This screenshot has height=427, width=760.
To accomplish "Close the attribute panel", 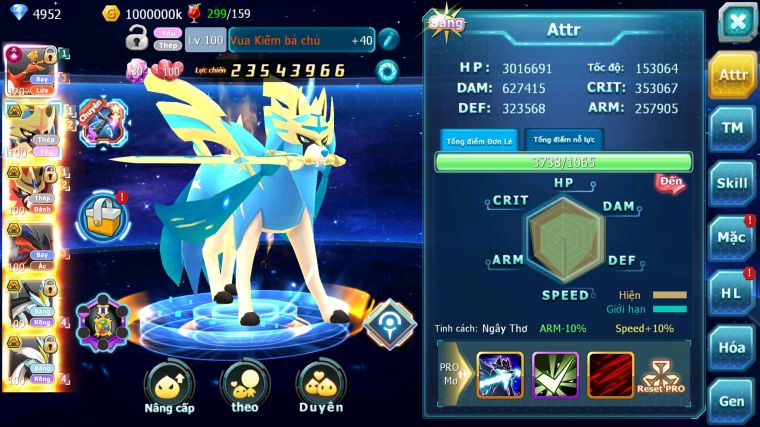I will point(735,22).
